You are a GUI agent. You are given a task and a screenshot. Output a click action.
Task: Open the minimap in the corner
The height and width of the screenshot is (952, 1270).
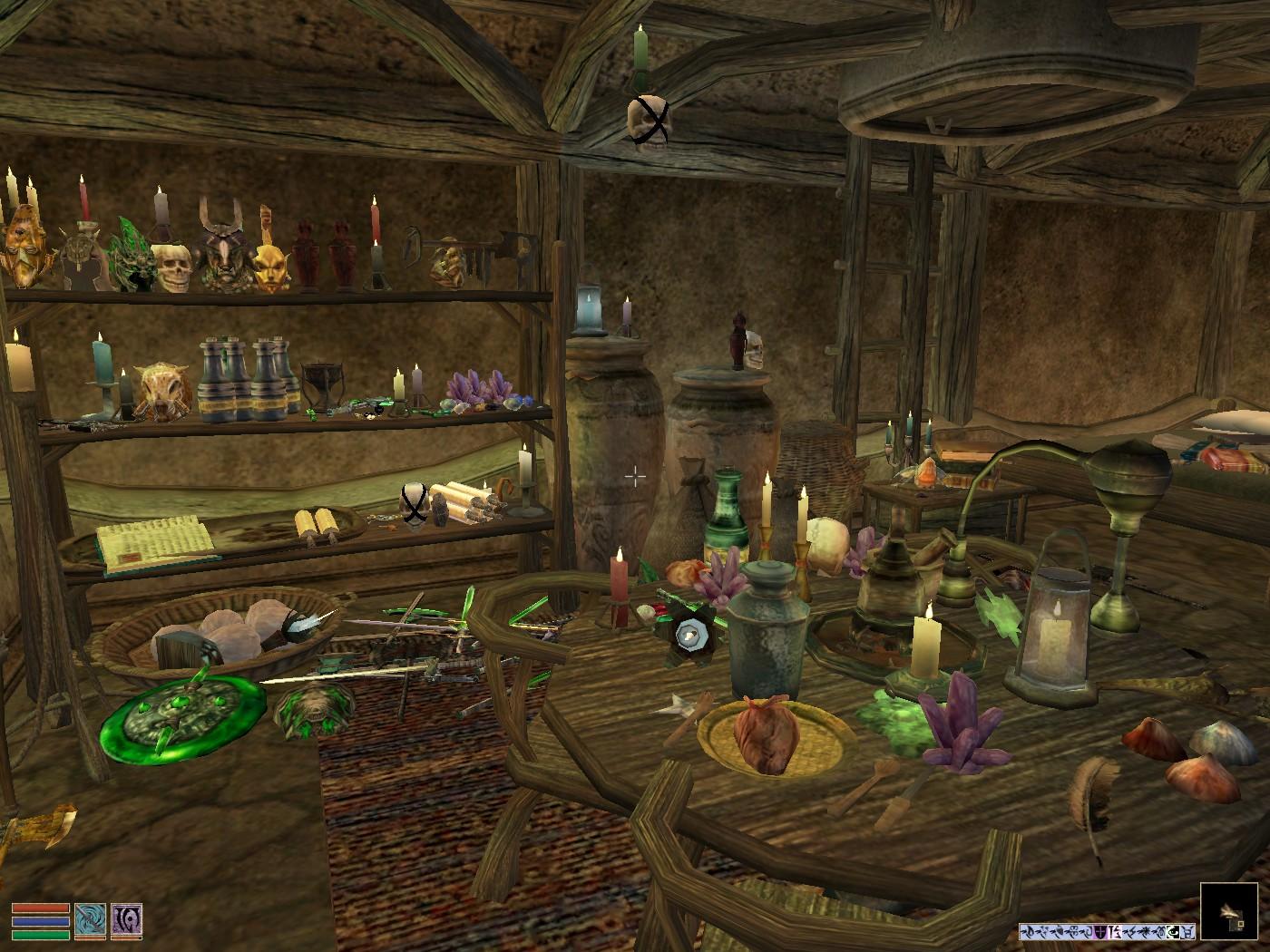pyautogui.click(x=1231, y=911)
